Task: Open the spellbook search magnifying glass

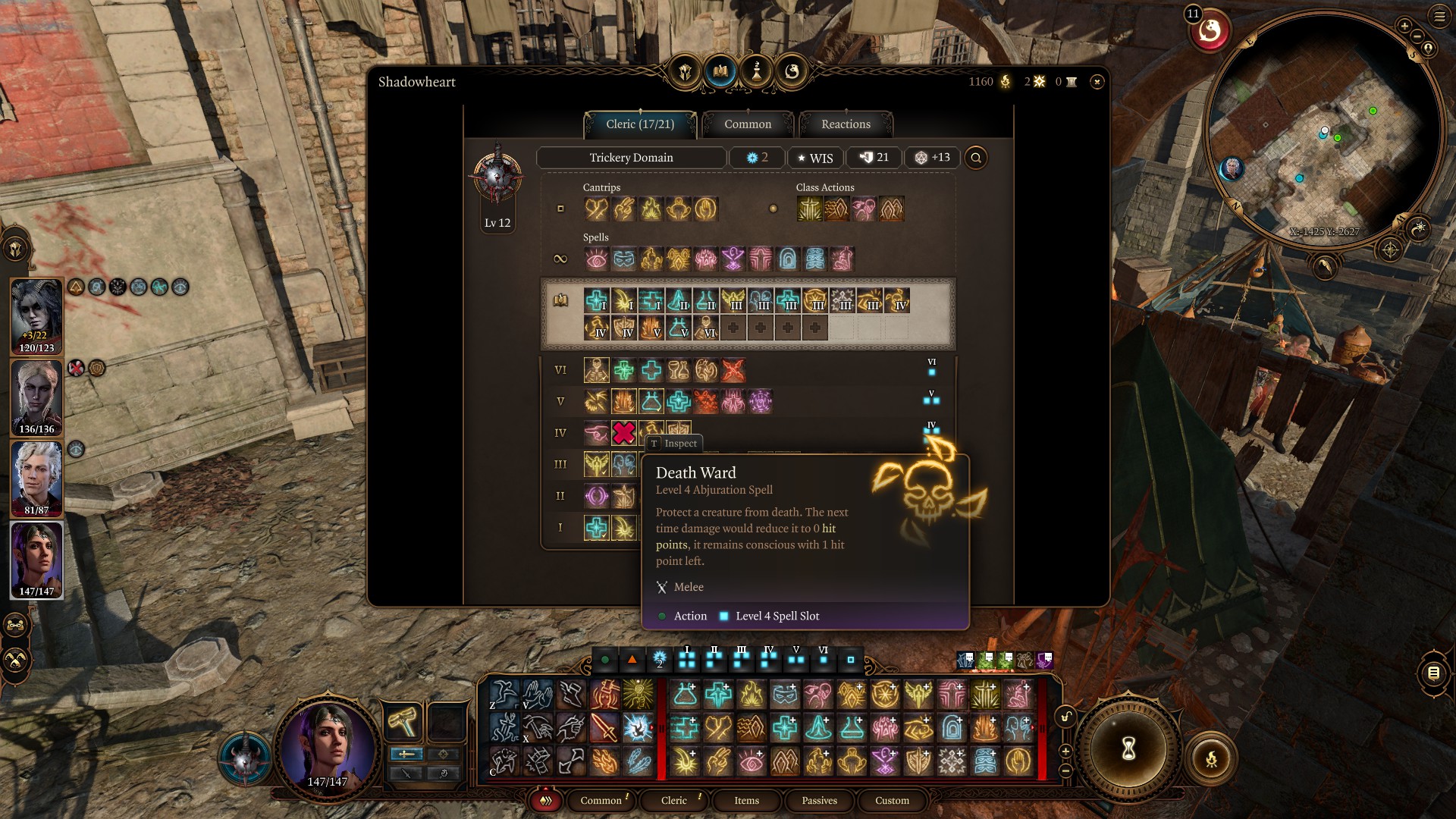Action: point(976,158)
